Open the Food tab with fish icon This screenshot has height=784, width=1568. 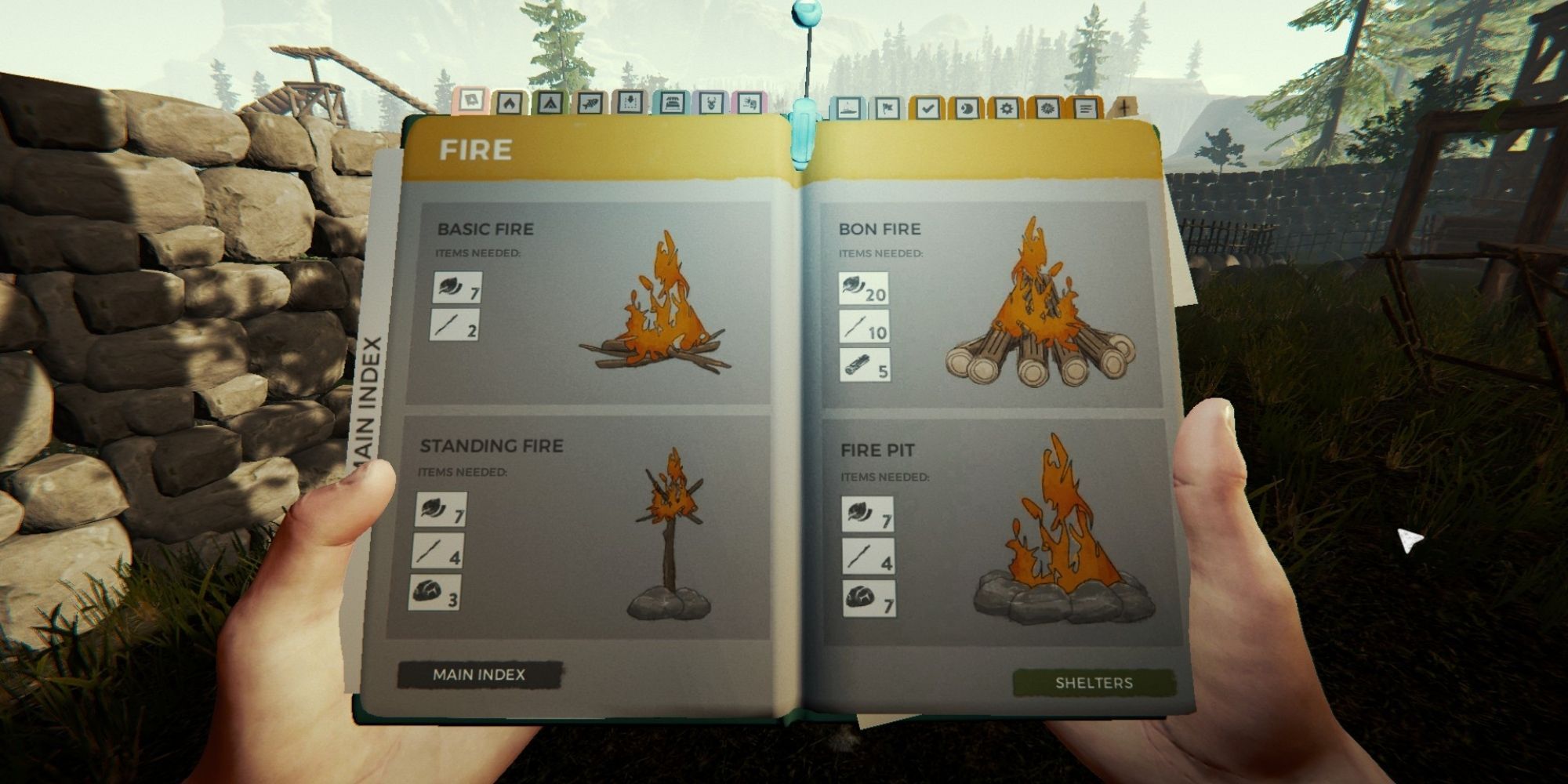pyautogui.click(x=590, y=103)
